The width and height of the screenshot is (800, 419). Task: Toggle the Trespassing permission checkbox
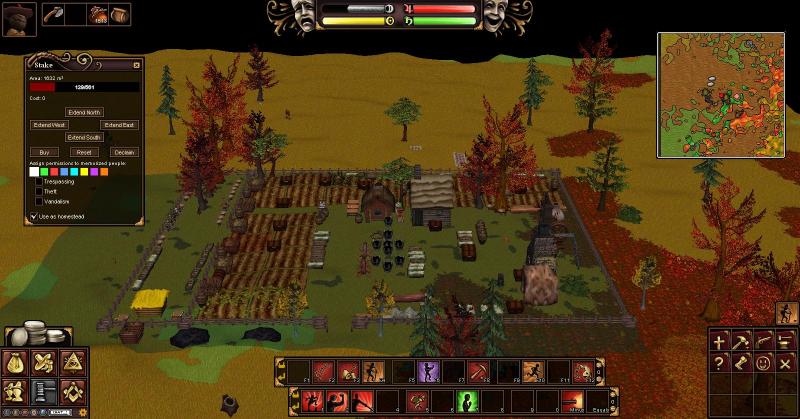[x=40, y=182]
